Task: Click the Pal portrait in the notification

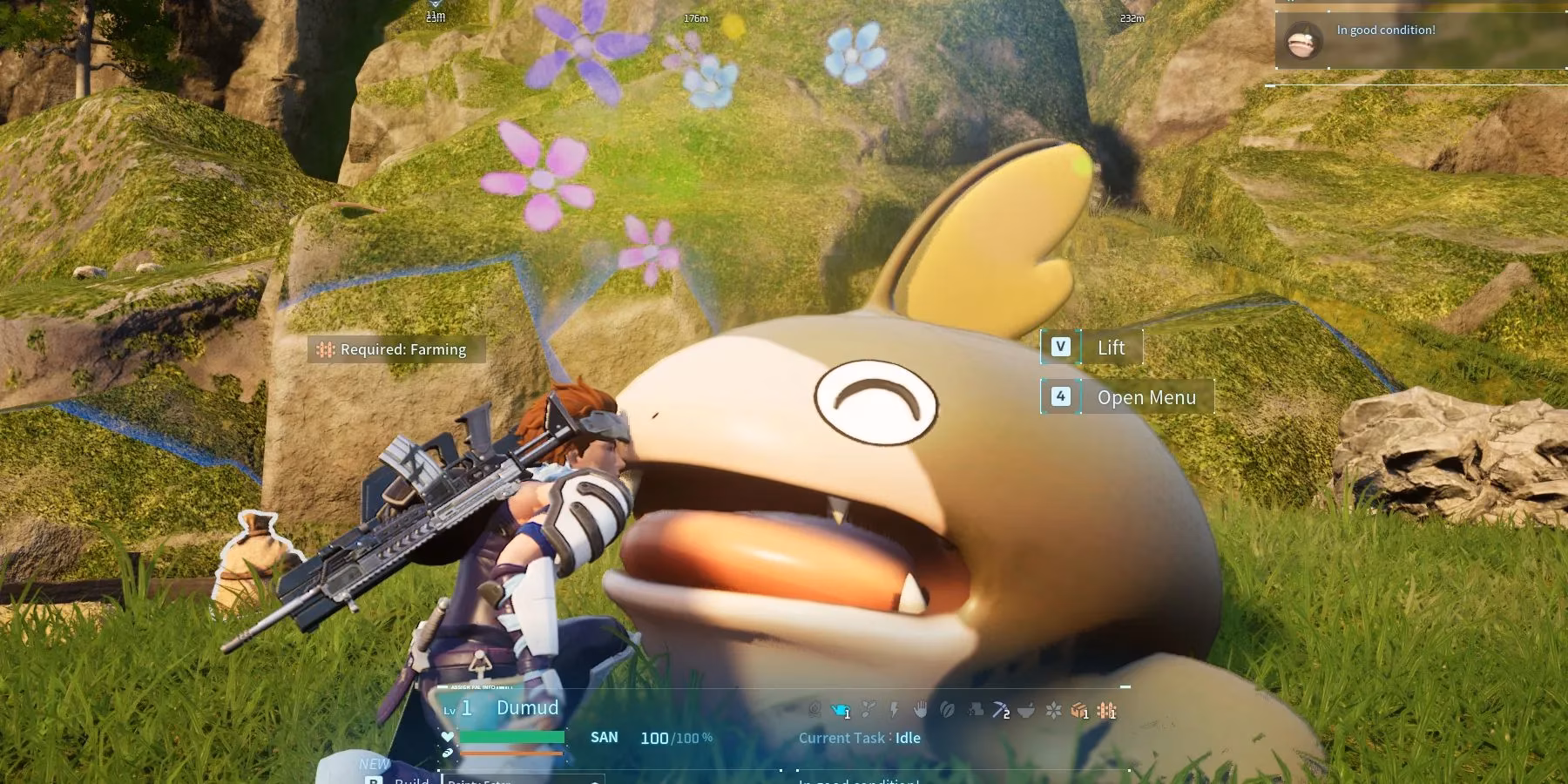Action: [1303, 40]
